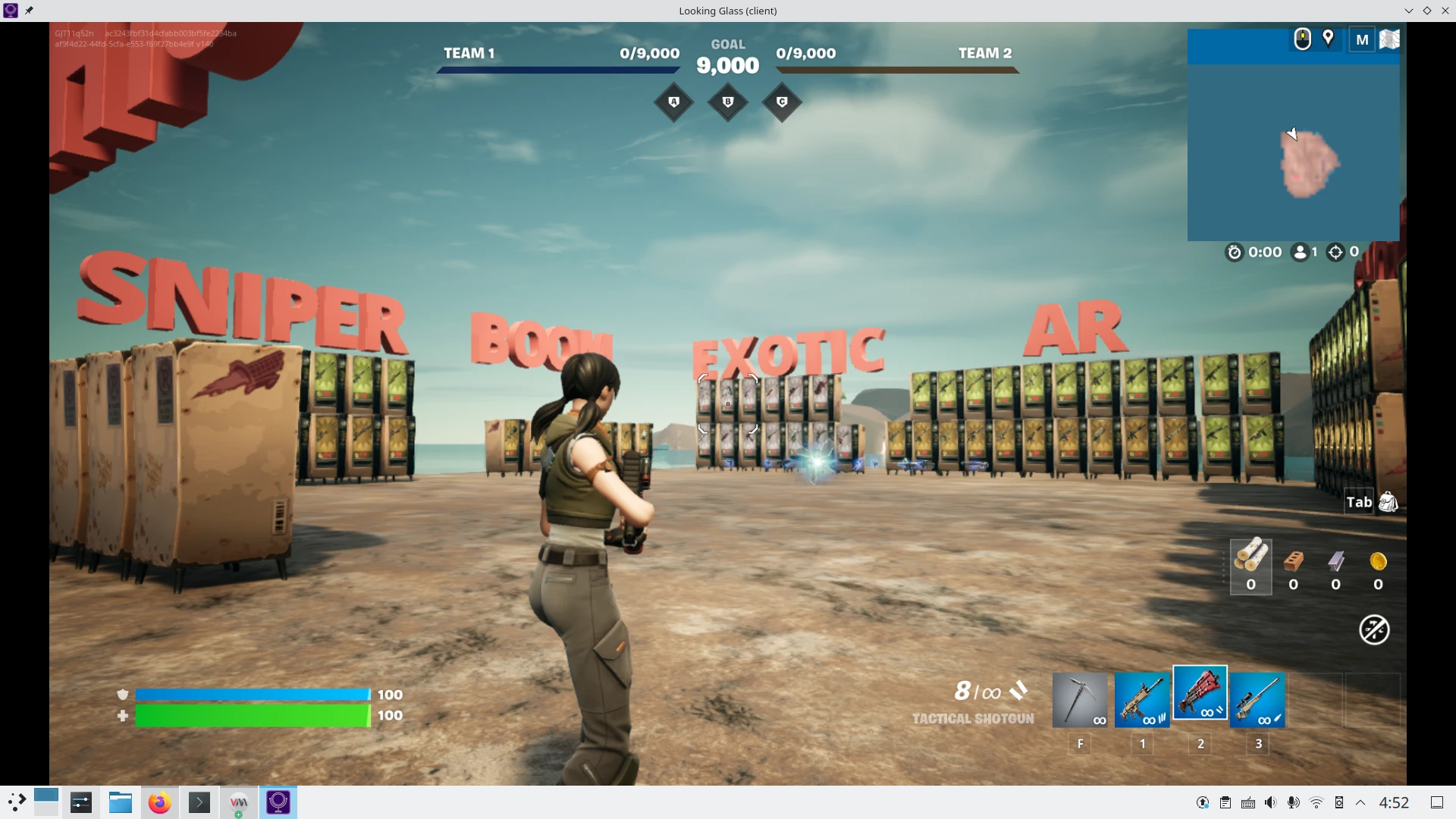This screenshot has width=1456, height=819.
Task: Click the minimap island view
Action: click(x=1309, y=164)
